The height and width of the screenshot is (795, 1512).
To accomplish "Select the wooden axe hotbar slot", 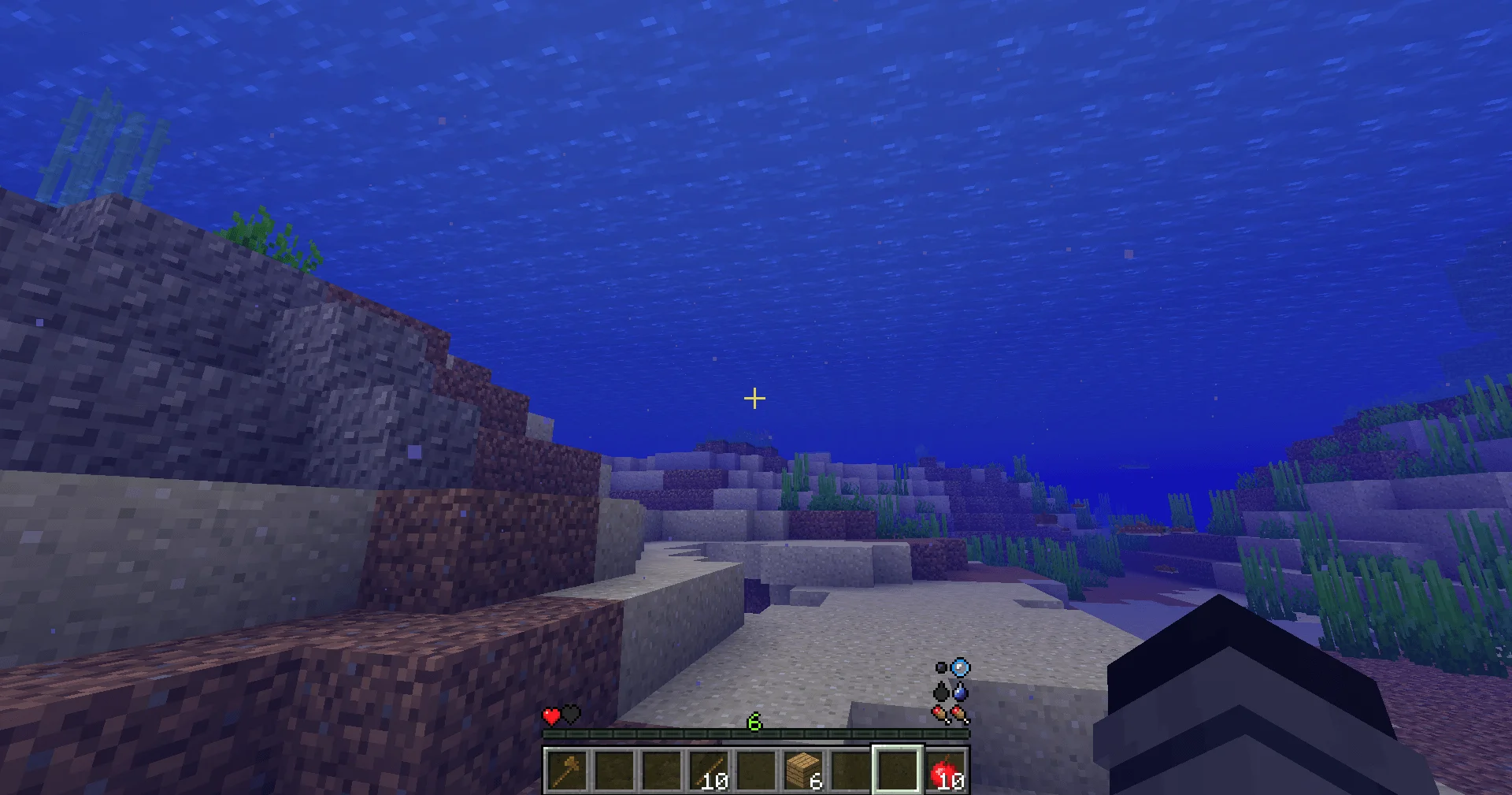I will coord(566,770).
